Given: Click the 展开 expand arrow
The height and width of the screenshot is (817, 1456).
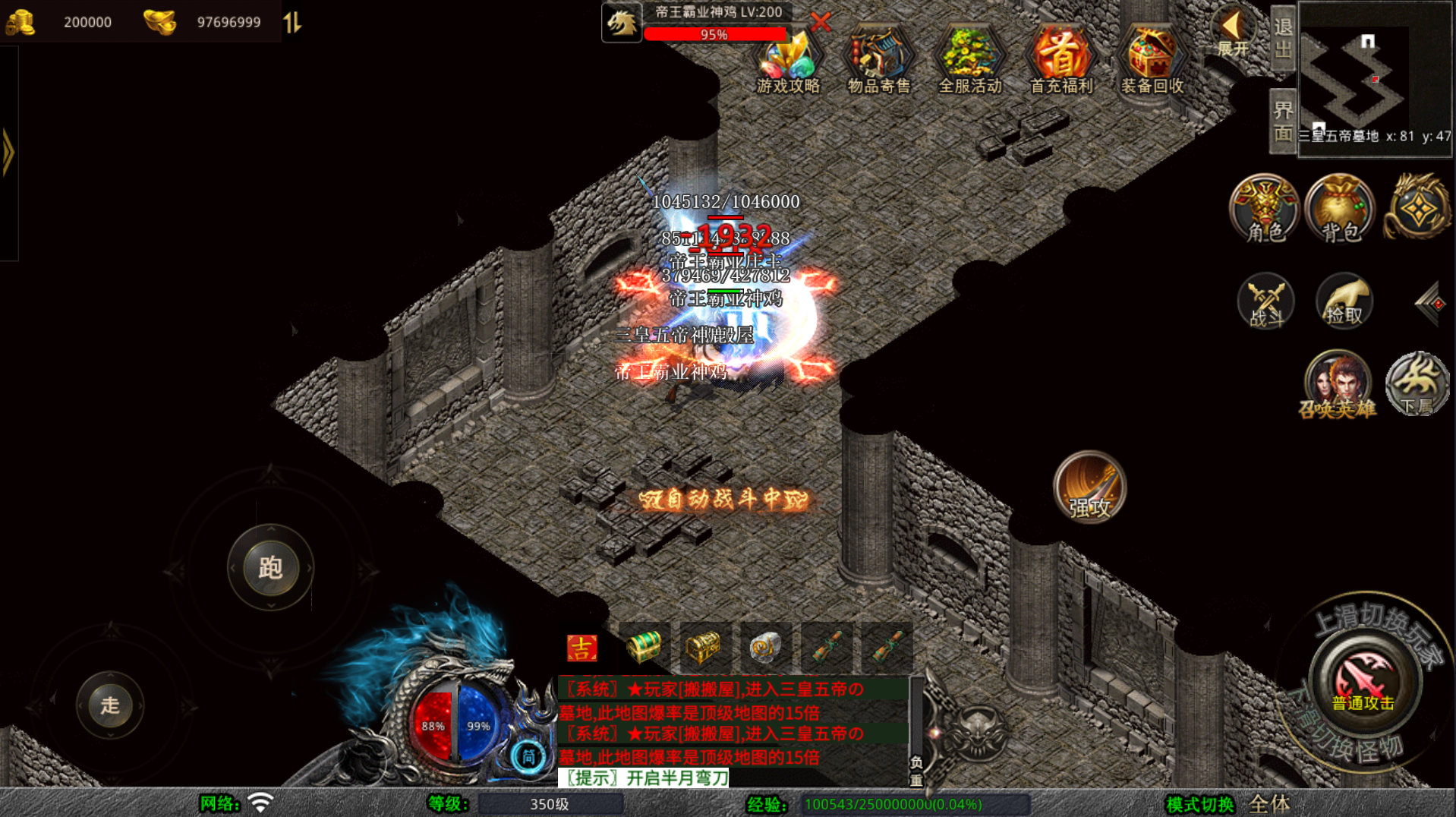Looking at the screenshot, I should tap(1233, 34).
